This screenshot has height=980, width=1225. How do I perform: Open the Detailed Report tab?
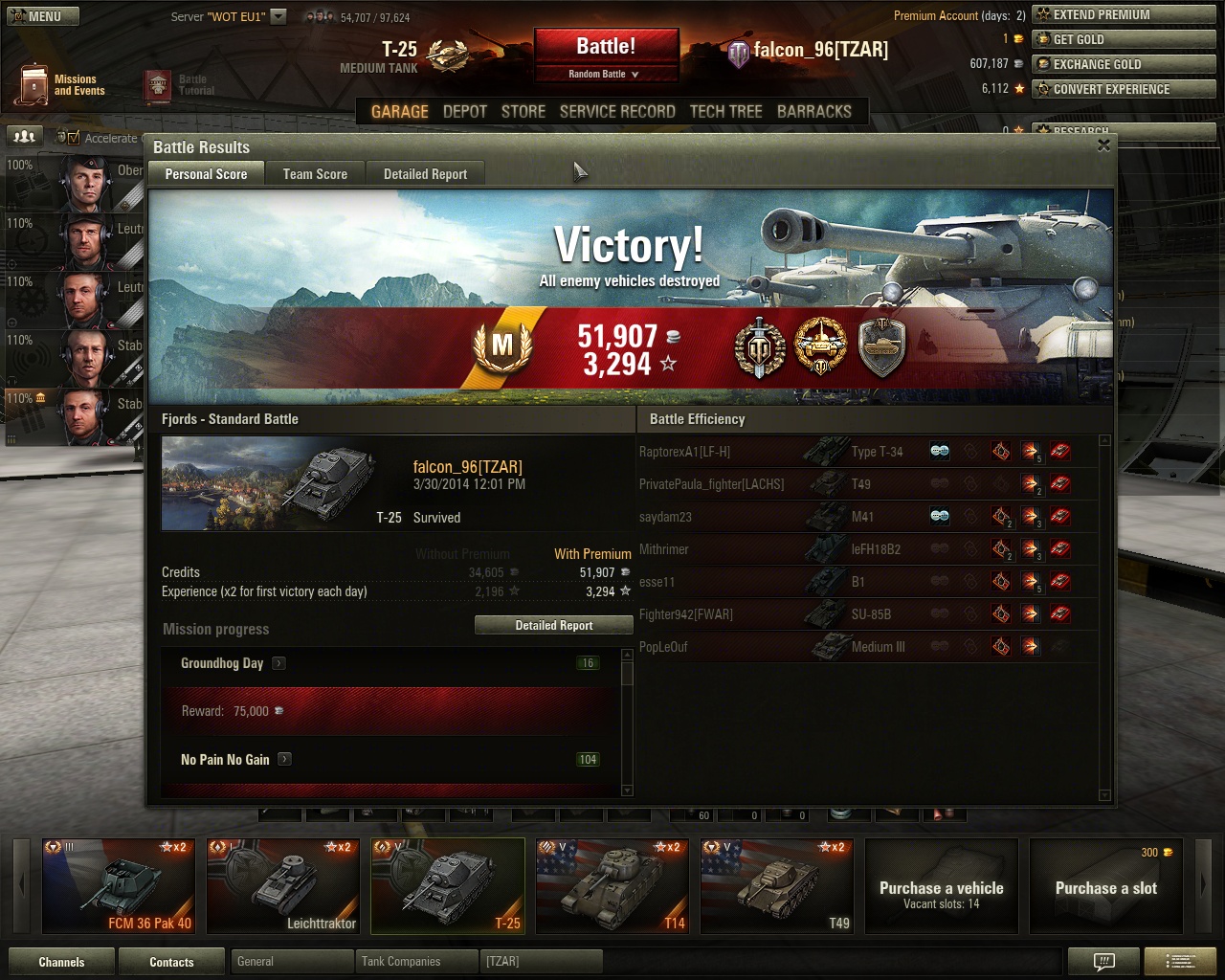click(425, 174)
